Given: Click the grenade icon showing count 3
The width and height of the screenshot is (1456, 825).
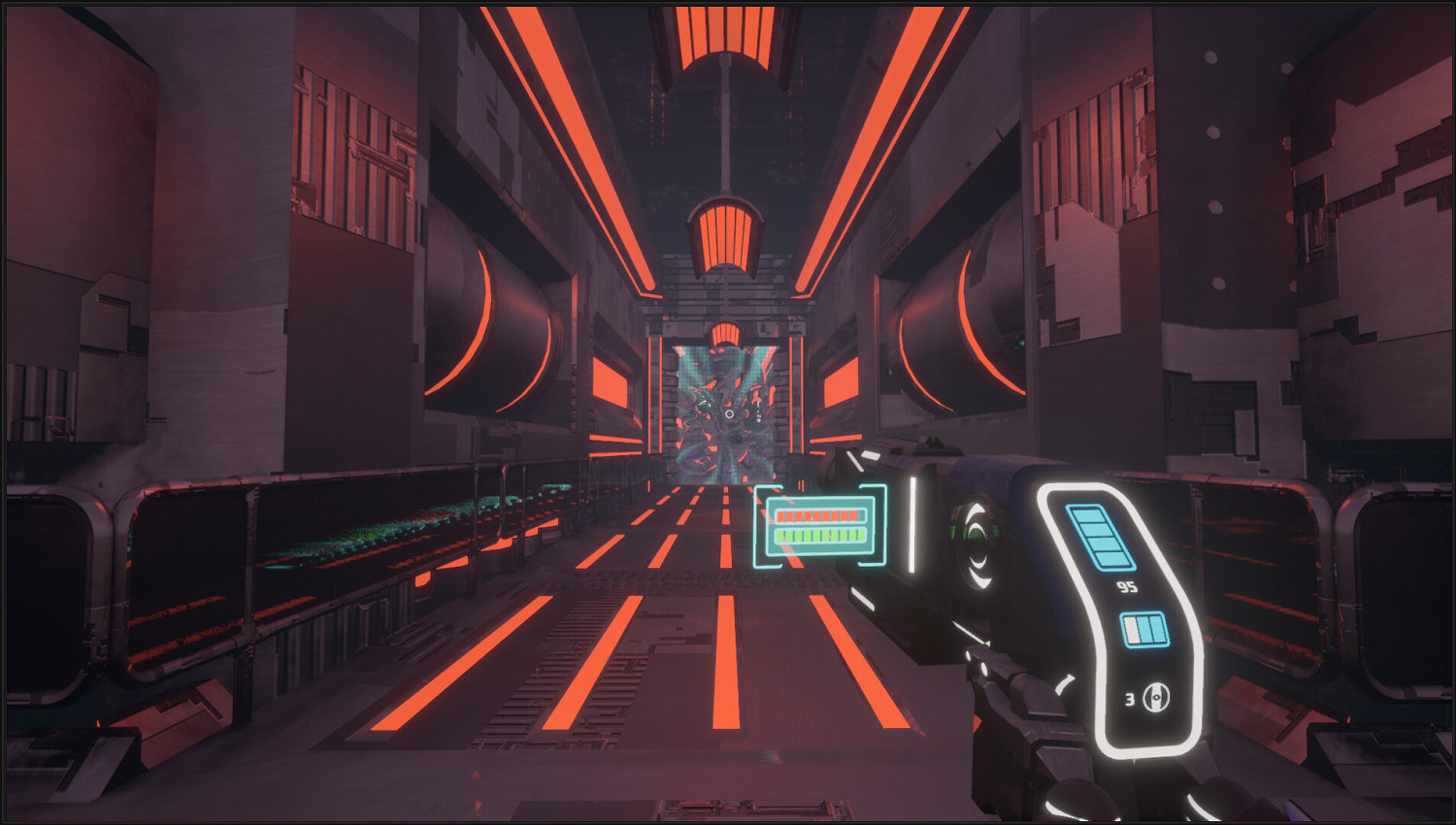Looking at the screenshot, I should 1155,697.
